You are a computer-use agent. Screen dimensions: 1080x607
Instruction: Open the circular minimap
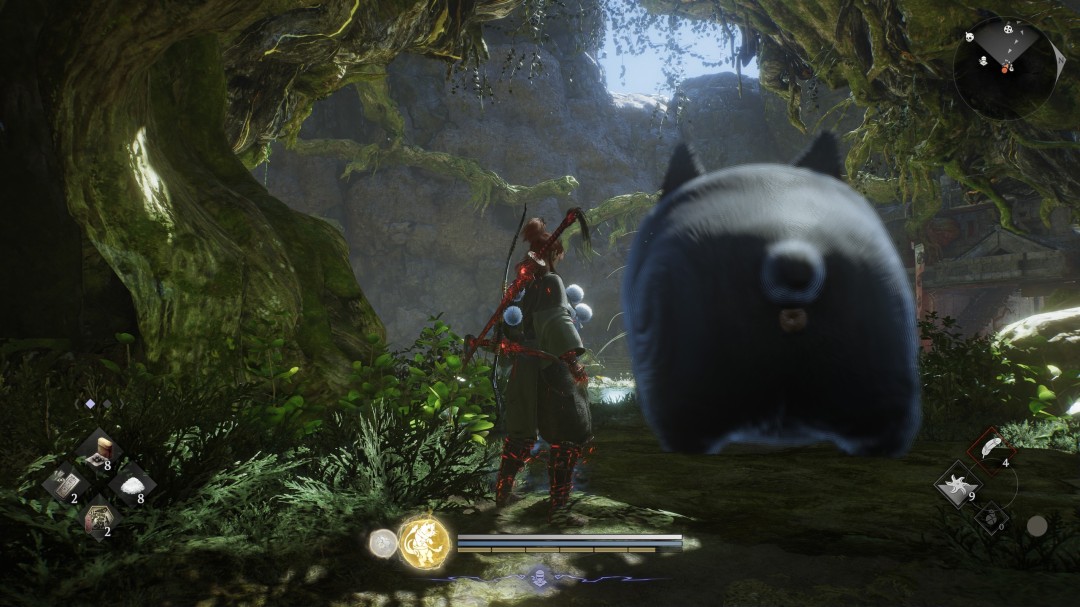(1004, 68)
